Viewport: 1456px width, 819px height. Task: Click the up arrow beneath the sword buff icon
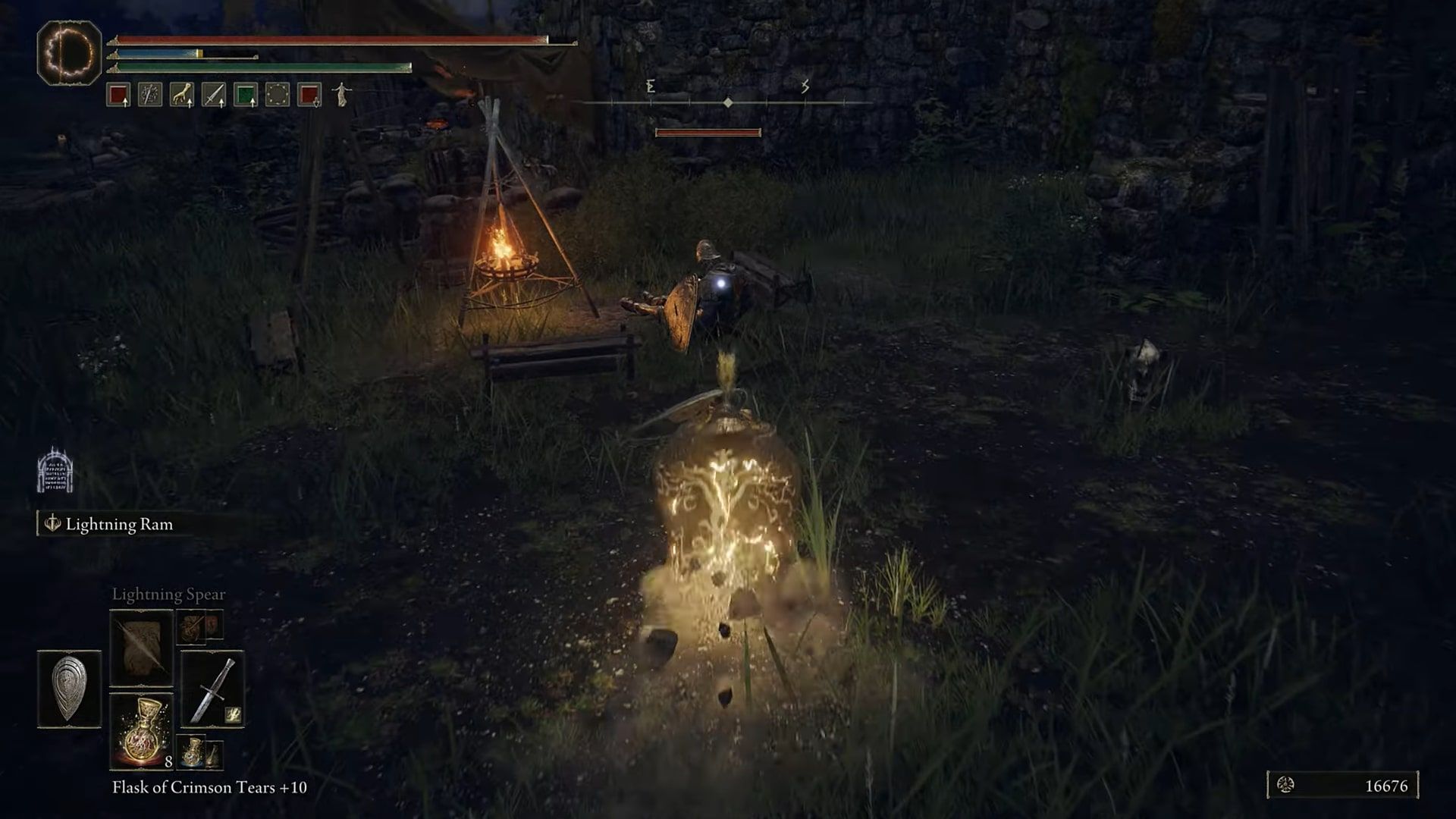point(221,102)
